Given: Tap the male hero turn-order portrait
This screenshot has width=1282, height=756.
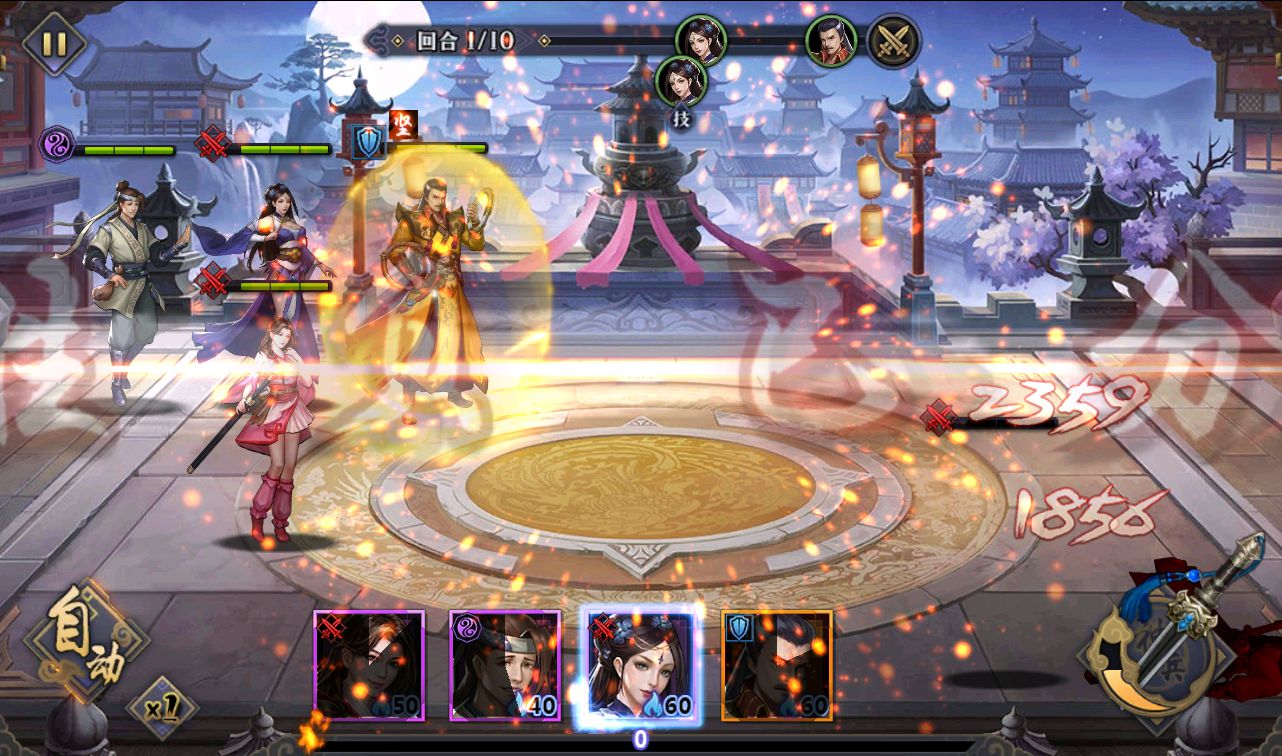Looking at the screenshot, I should coord(831,41).
